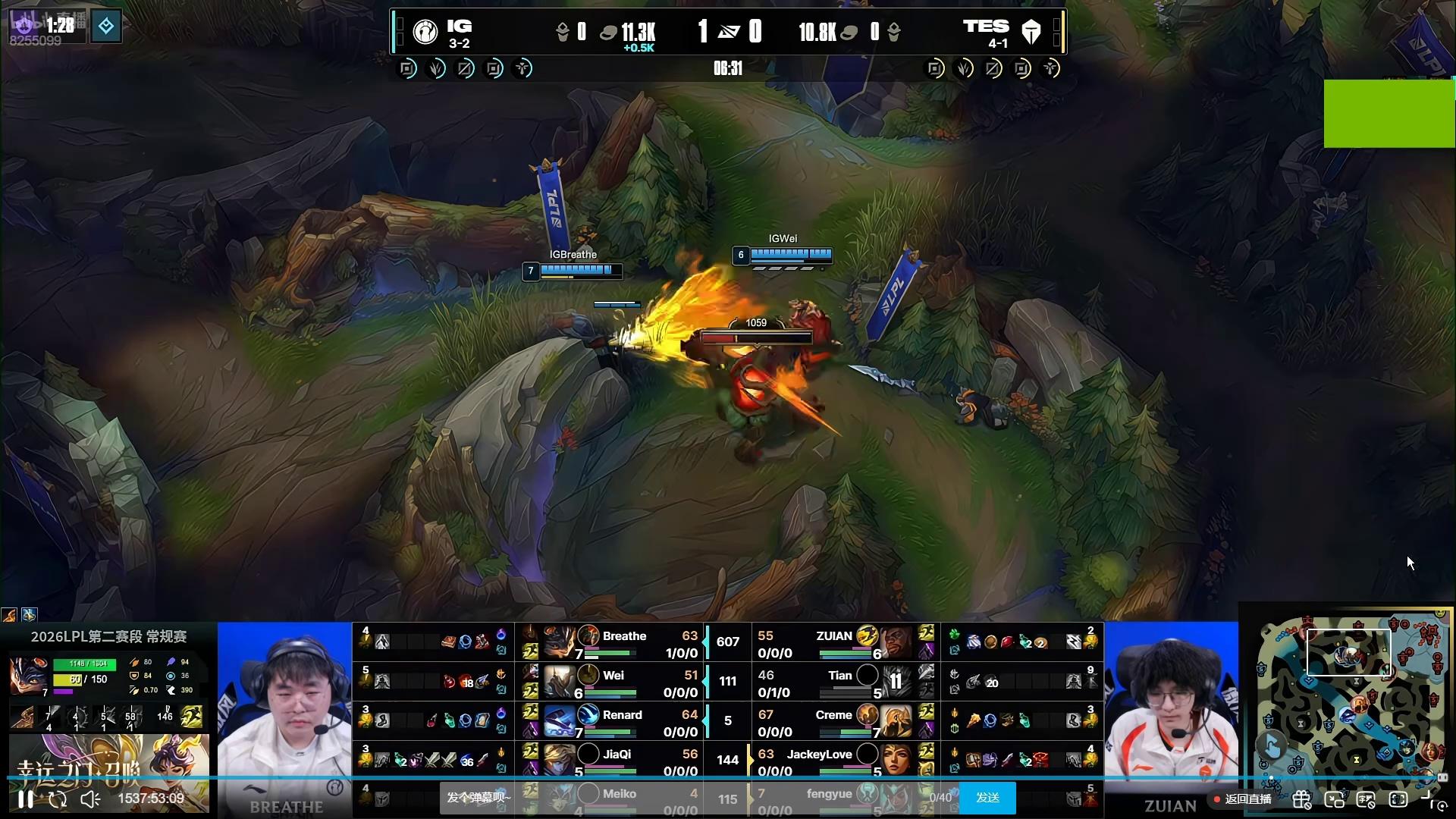Choose JackeyLove's scoreboard row
Image resolution: width=1456 pixels, height=819 pixels.
coord(819,761)
